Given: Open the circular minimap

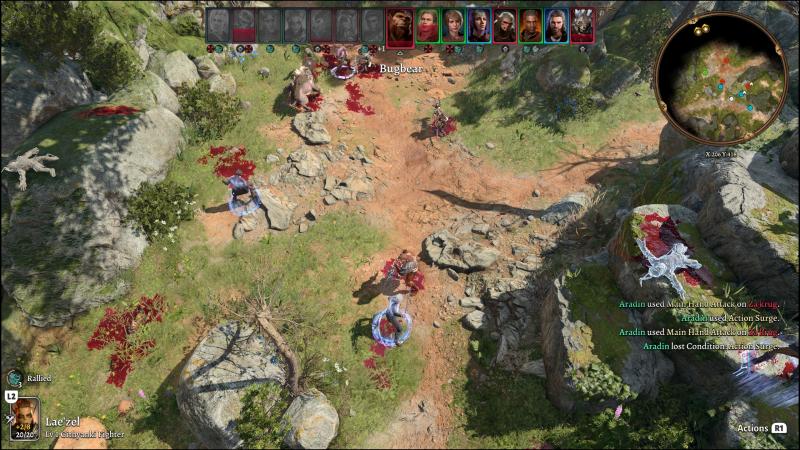Looking at the screenshot, I should point(720,78).
